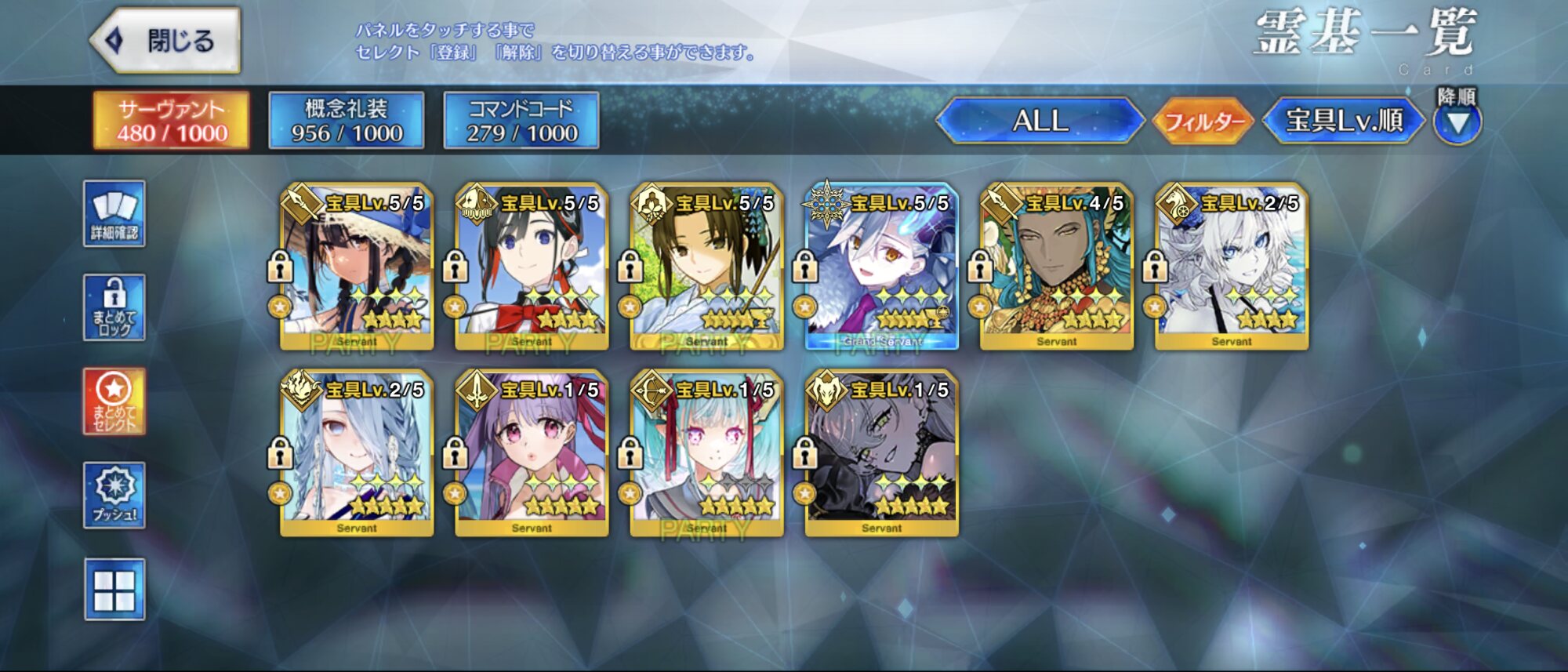Switch to the 概念礼装 tab

pyautogui.click(x=347, y=121)
